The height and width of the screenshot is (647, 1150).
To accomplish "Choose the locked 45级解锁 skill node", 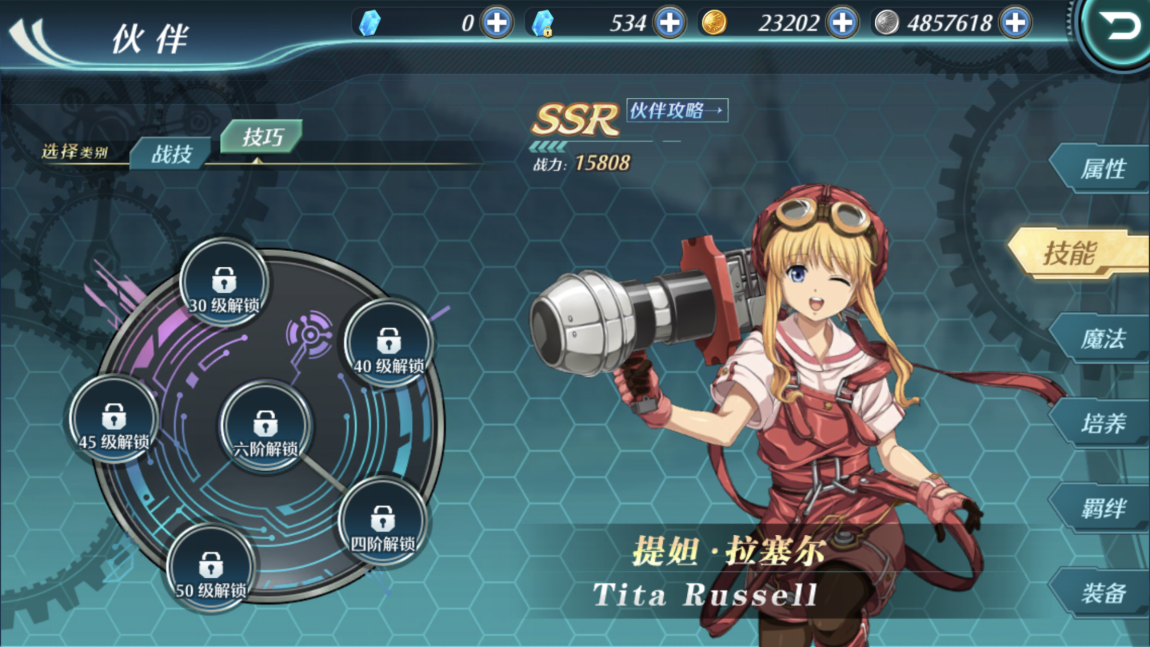I will click(114, 421).
